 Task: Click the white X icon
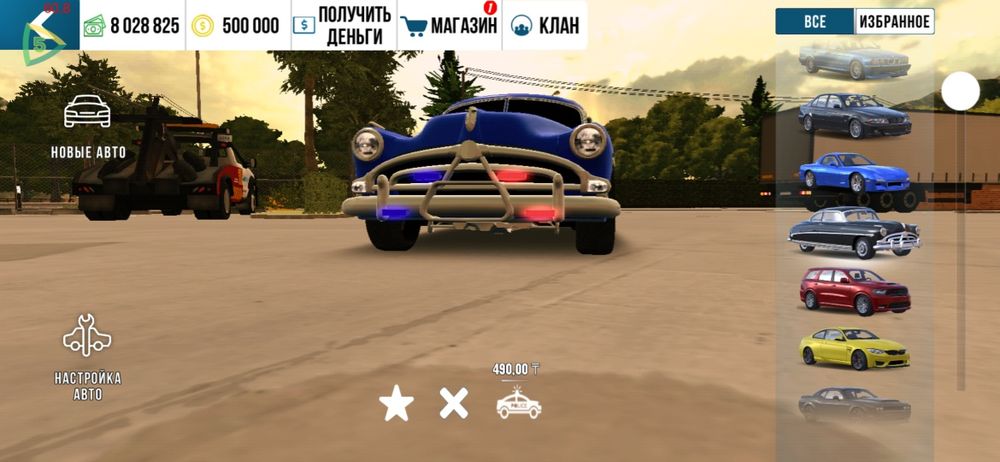(454, 403)
